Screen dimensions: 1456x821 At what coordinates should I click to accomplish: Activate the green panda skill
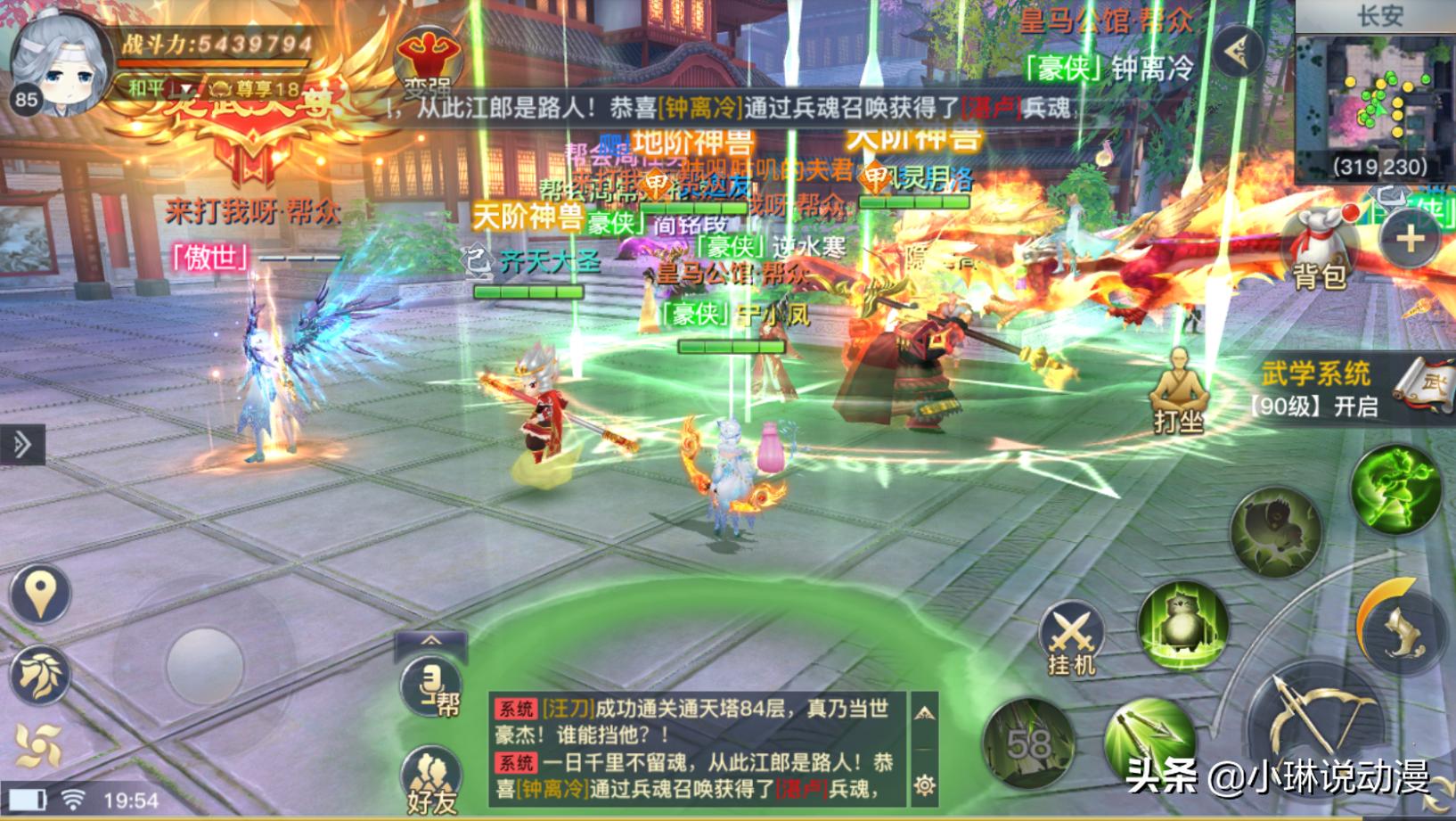coord(1183,626)
